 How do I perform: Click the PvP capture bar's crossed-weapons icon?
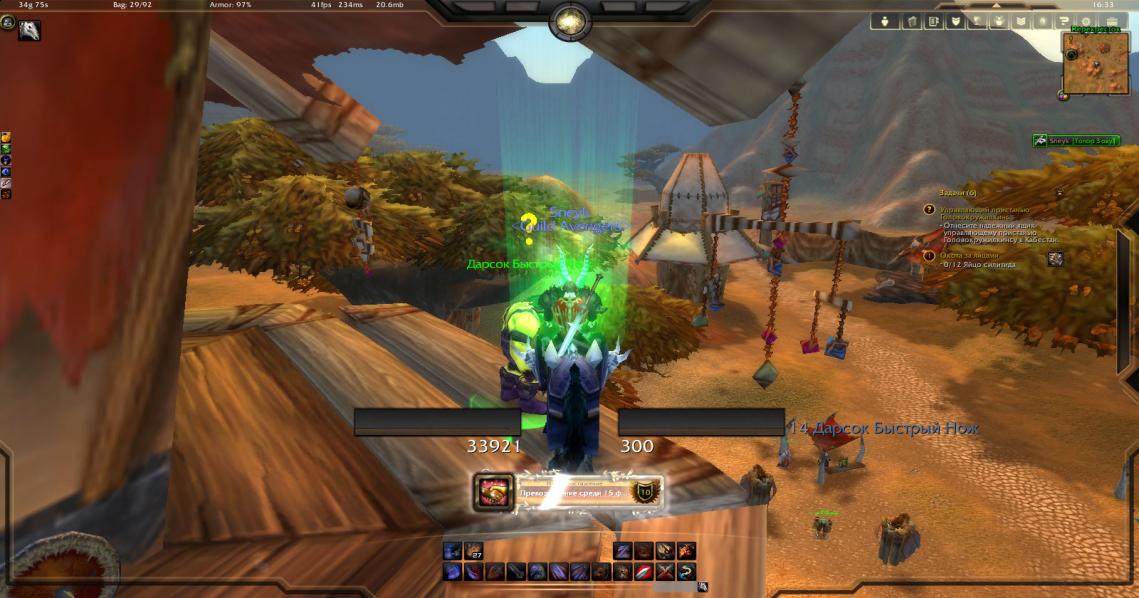(x=492, y=491)
